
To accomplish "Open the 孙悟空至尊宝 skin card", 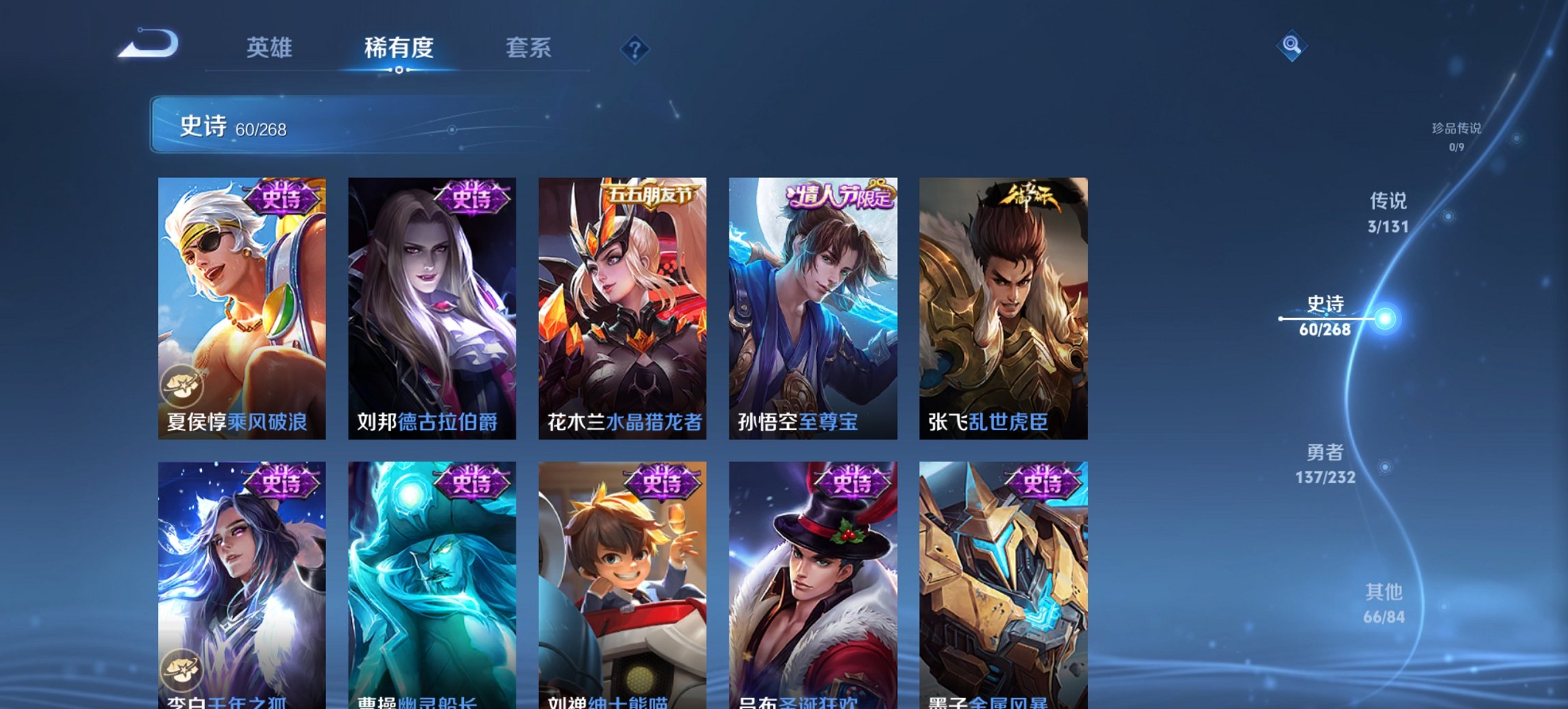I will pos(814,308).
